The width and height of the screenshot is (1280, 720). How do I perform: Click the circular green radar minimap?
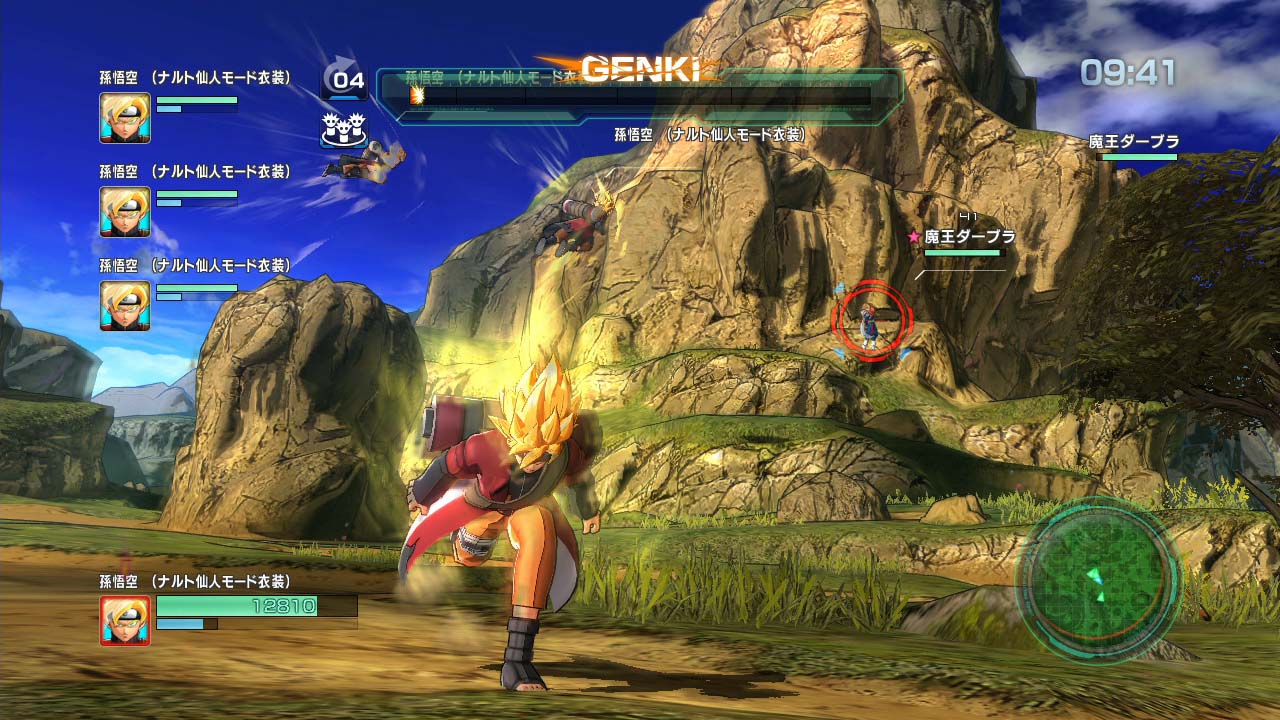point(1098,579)
